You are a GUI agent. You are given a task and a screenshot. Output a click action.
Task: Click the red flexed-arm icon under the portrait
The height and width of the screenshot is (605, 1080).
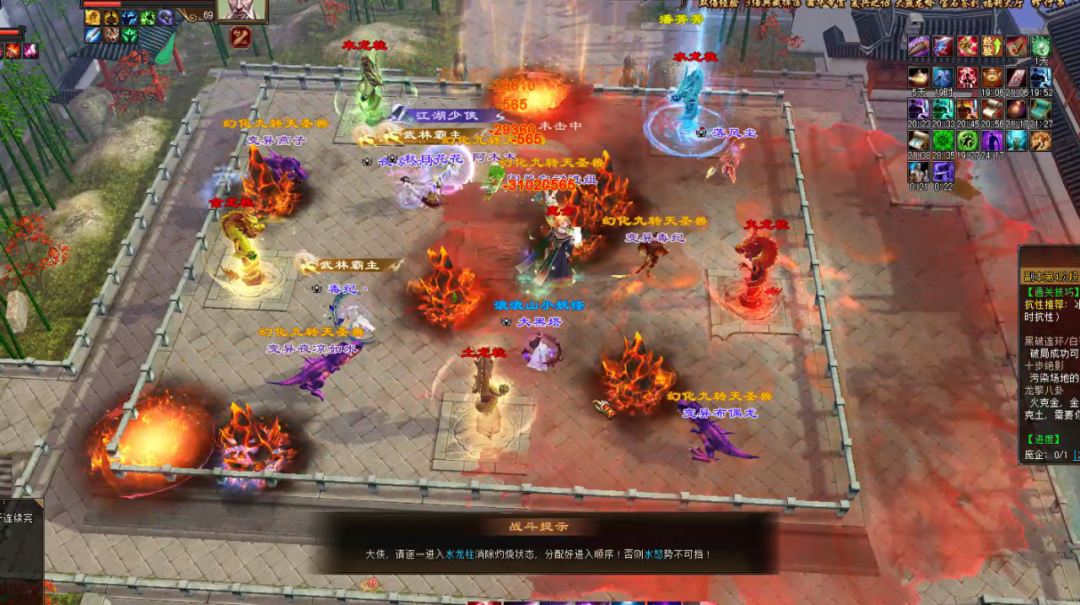pyautogui.click(x=240, y=38)
